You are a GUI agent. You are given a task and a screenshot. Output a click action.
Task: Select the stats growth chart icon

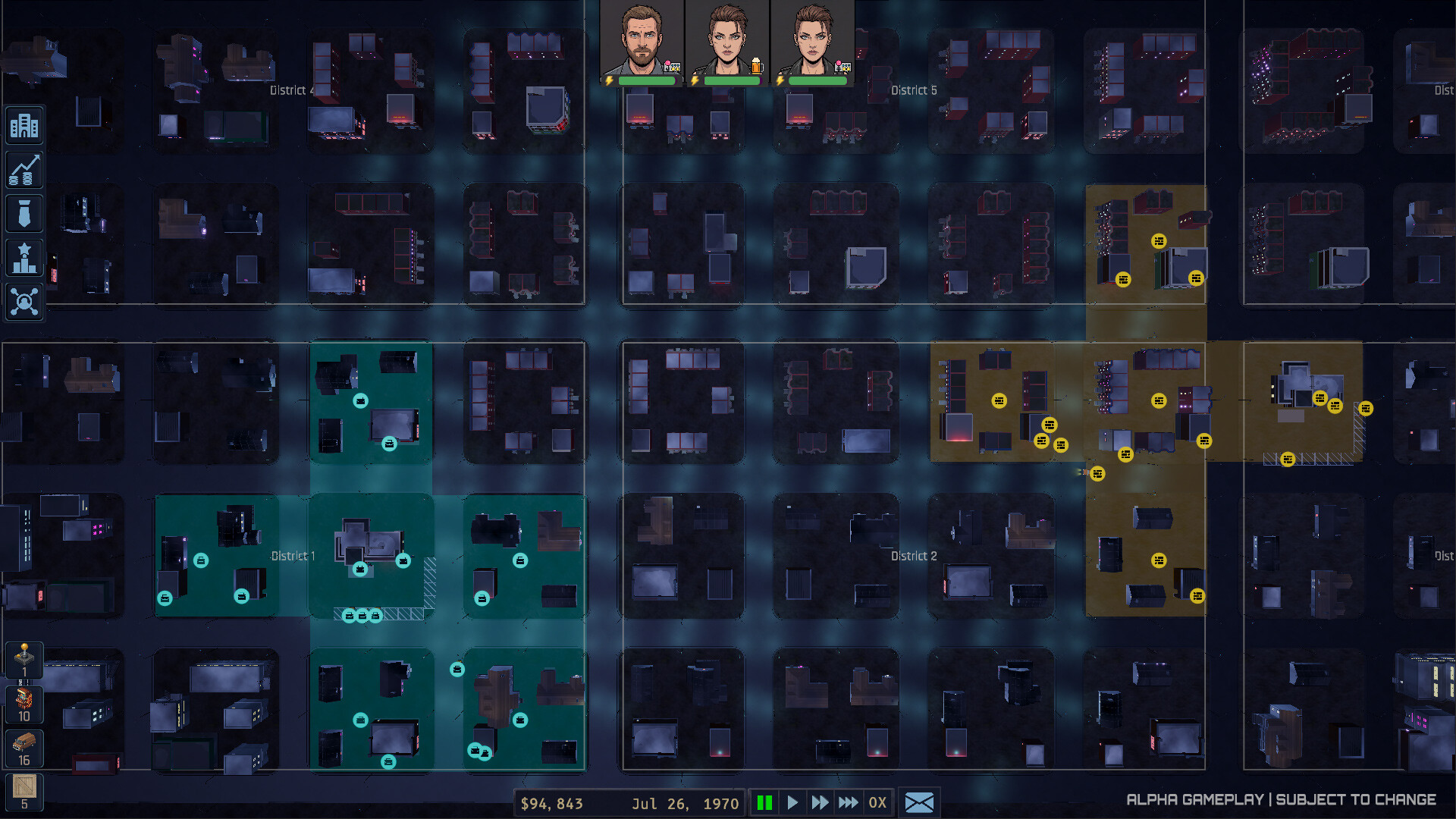coord(24,169)
